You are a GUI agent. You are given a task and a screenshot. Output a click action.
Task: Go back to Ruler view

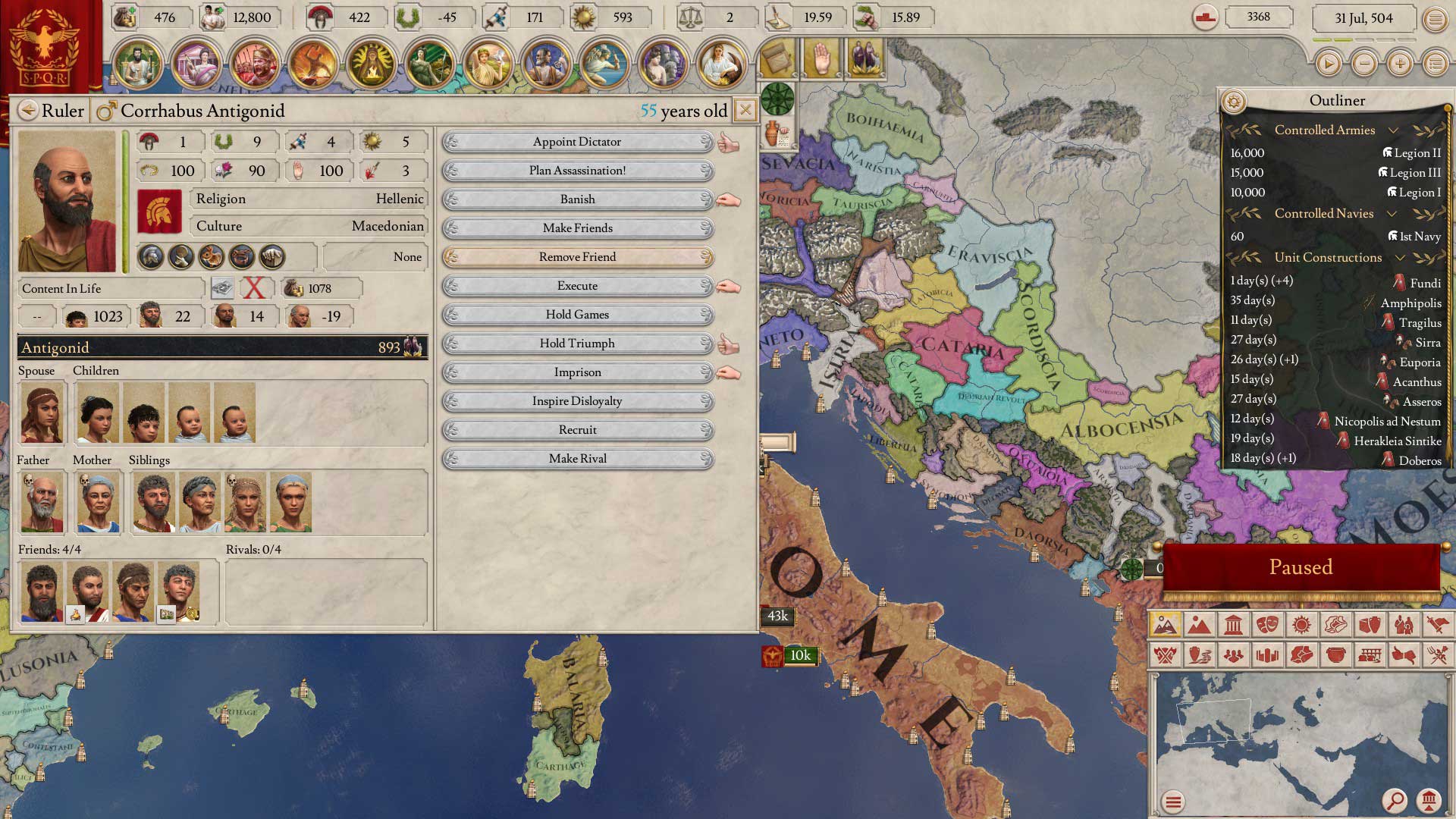click(28, 111)
